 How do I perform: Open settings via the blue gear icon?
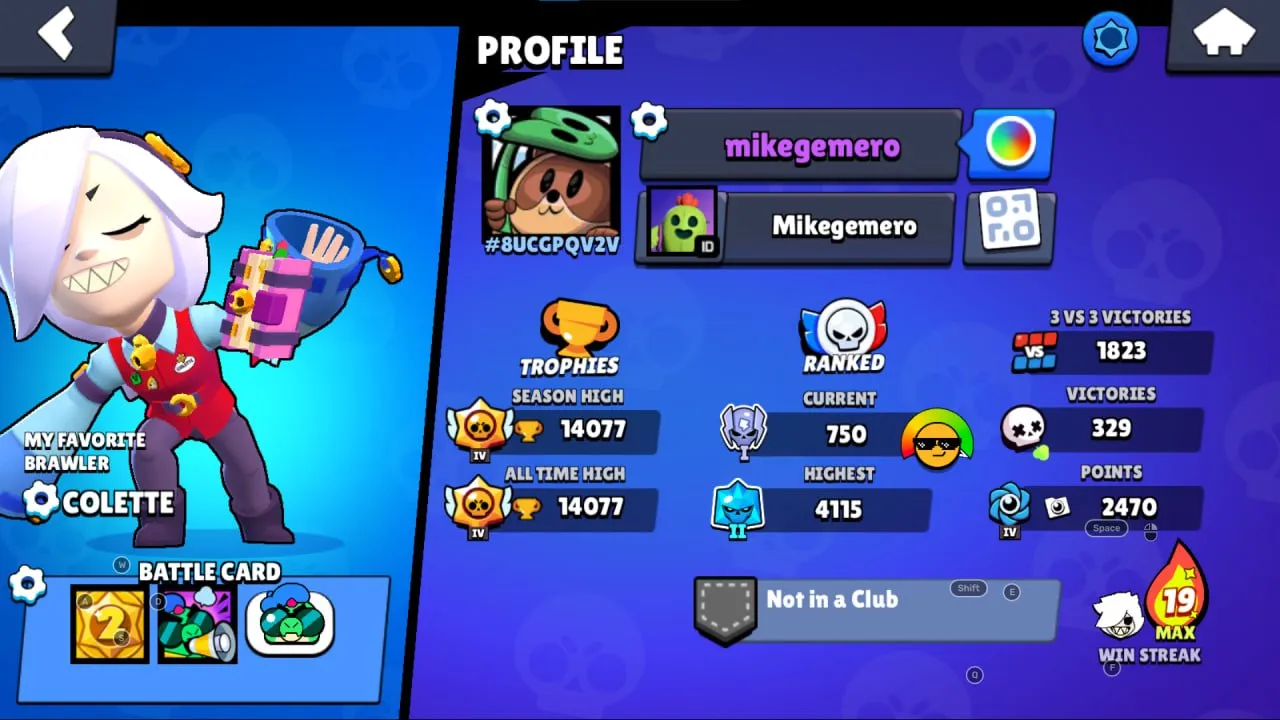1110,39
